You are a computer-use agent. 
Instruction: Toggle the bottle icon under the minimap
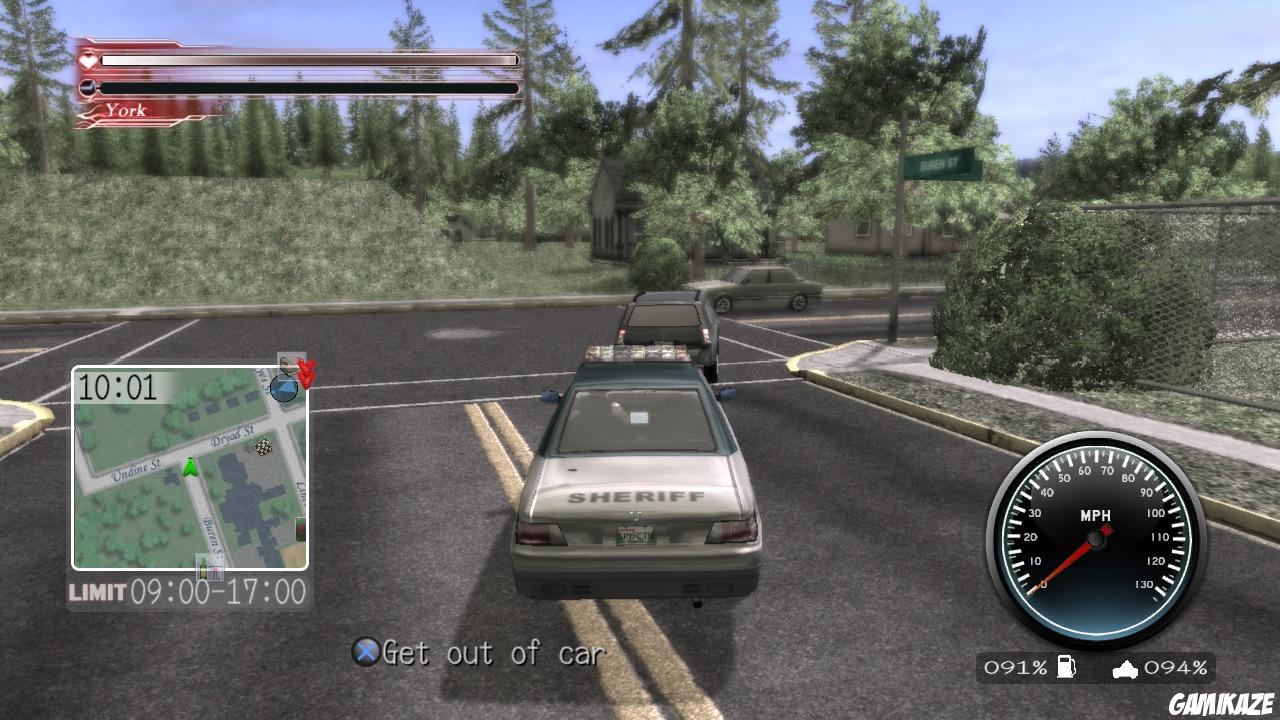(204, 570)
